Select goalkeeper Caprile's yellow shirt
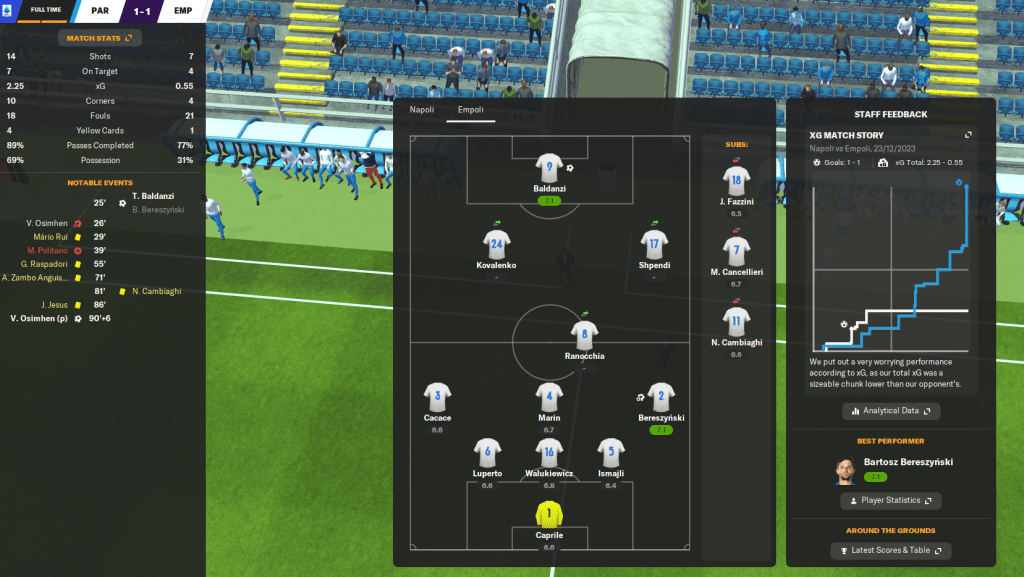Image resolution: width=1024 pixels, height=577 pixels. [x=548, y=513]
